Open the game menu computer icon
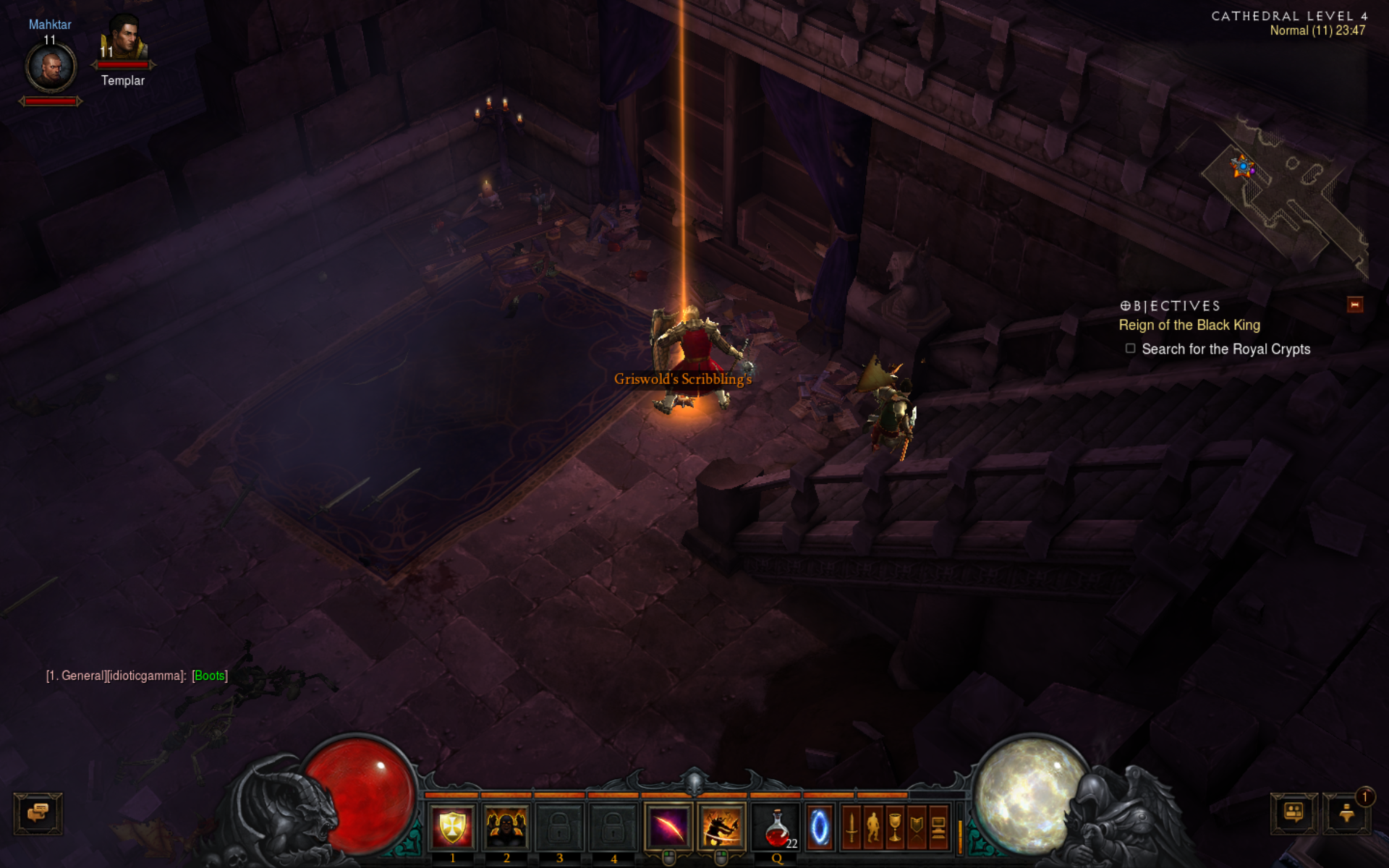The image size is (1389, 868). (938, 827)
